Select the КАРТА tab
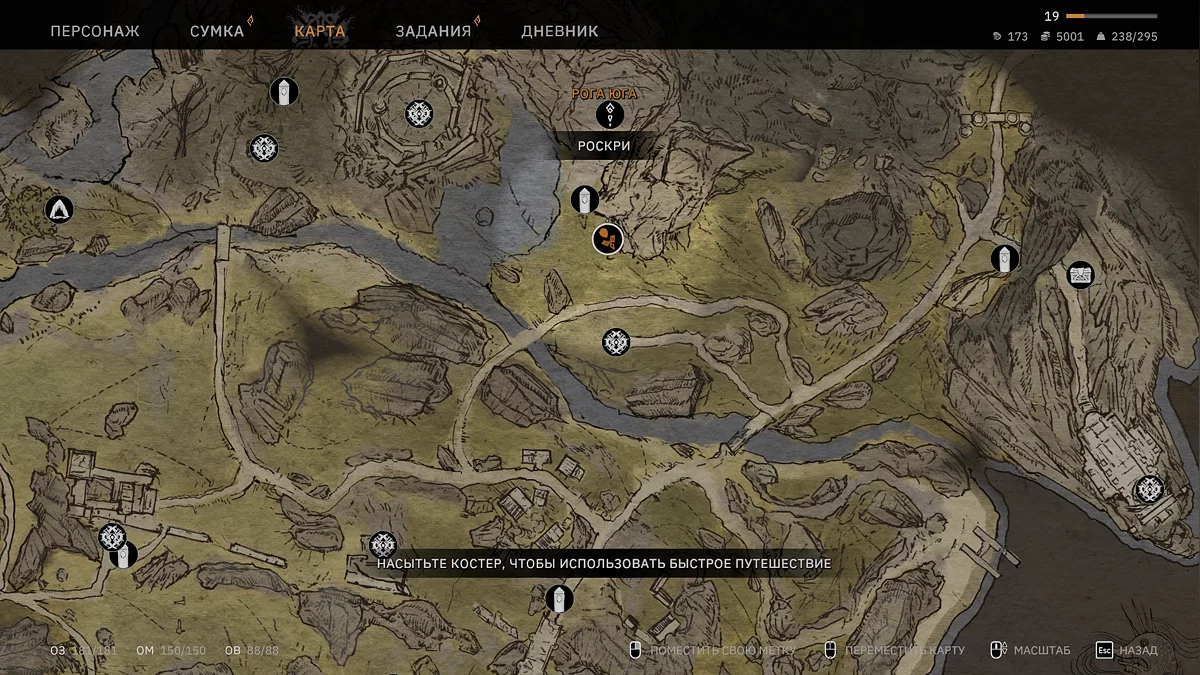The image size is (1200, 675). pos(320,31)
